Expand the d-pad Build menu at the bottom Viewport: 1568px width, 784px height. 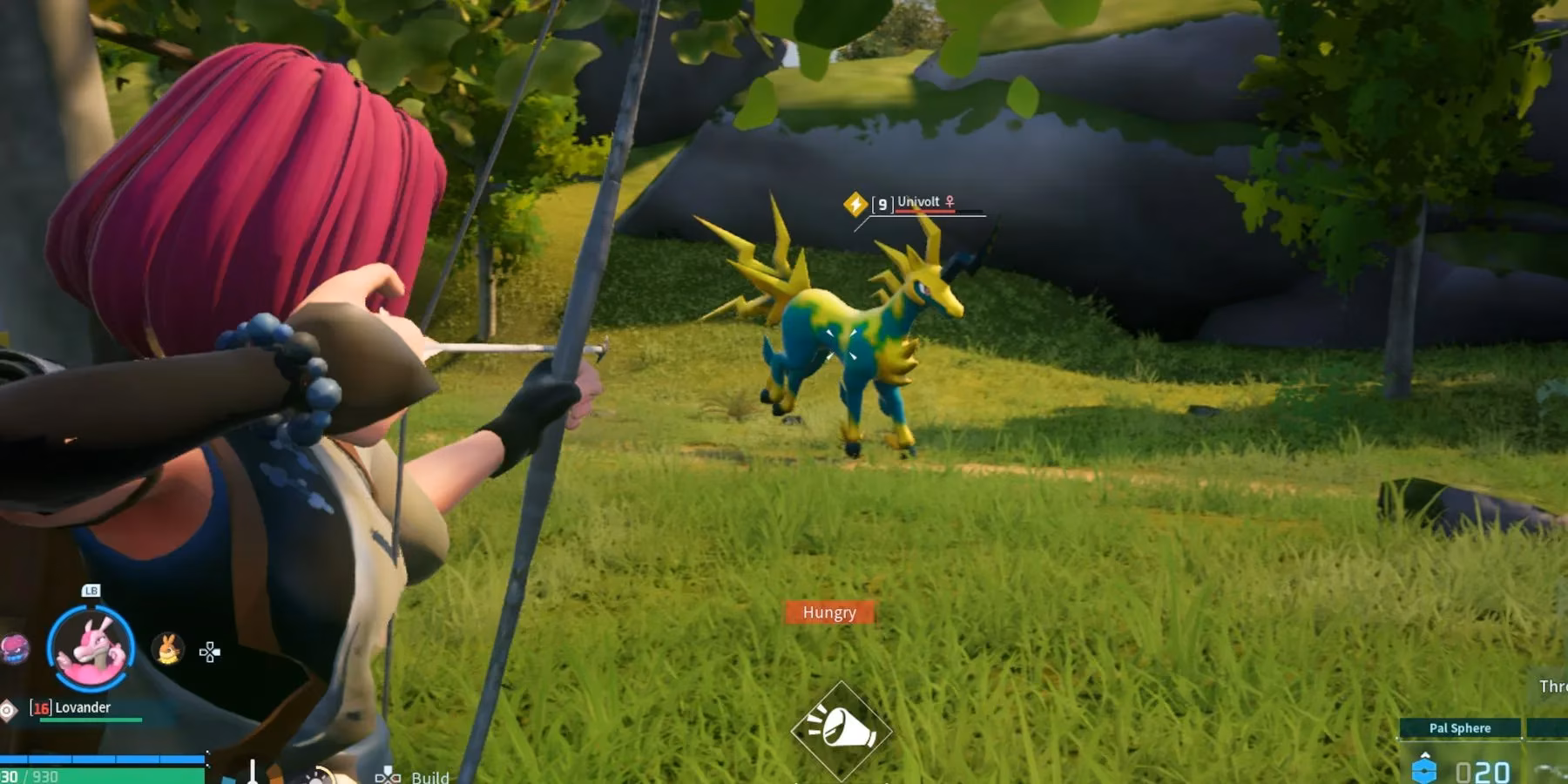tap(387, 778)
